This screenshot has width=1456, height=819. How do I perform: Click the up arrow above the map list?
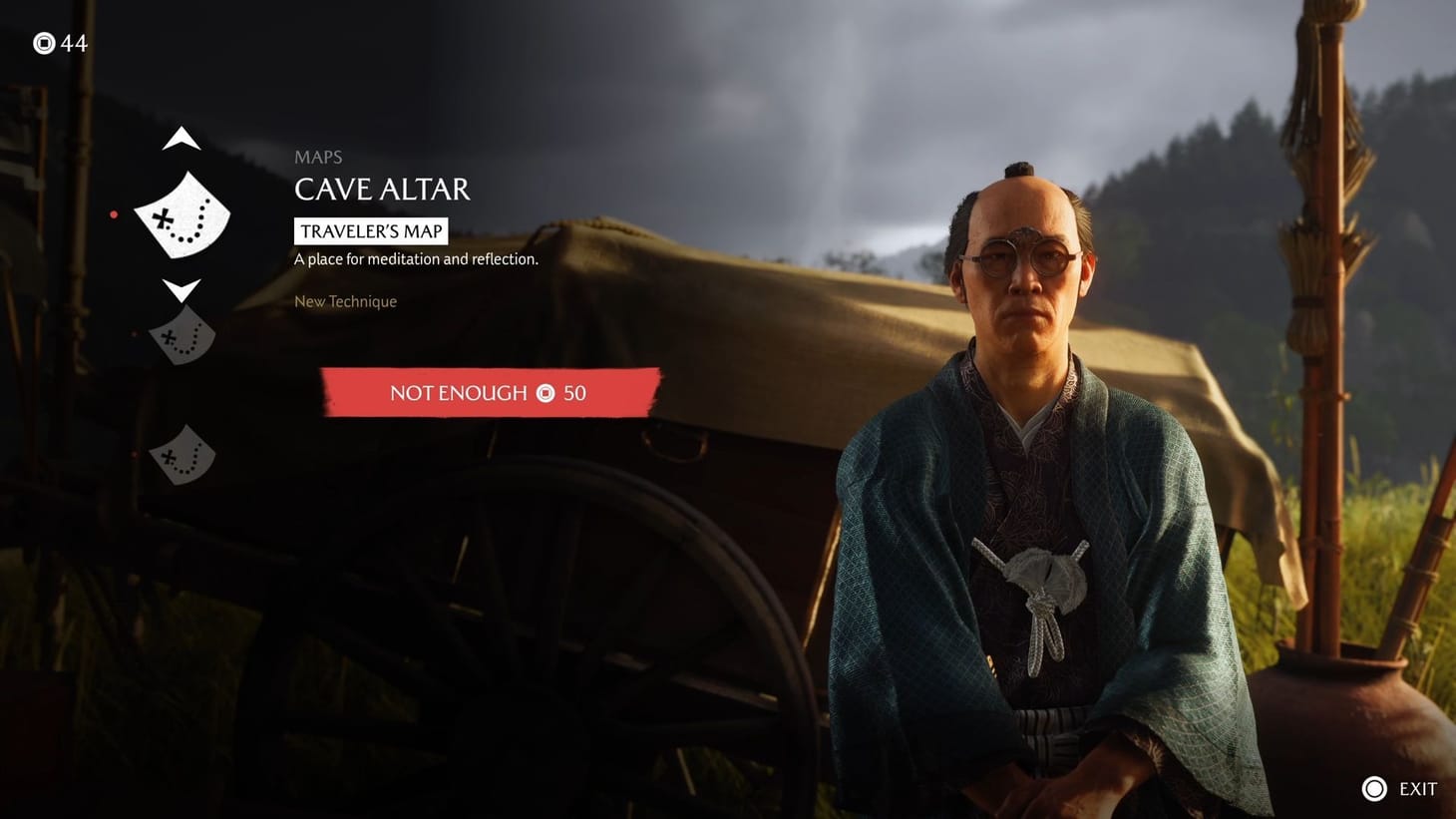click(x=182, y=139)
